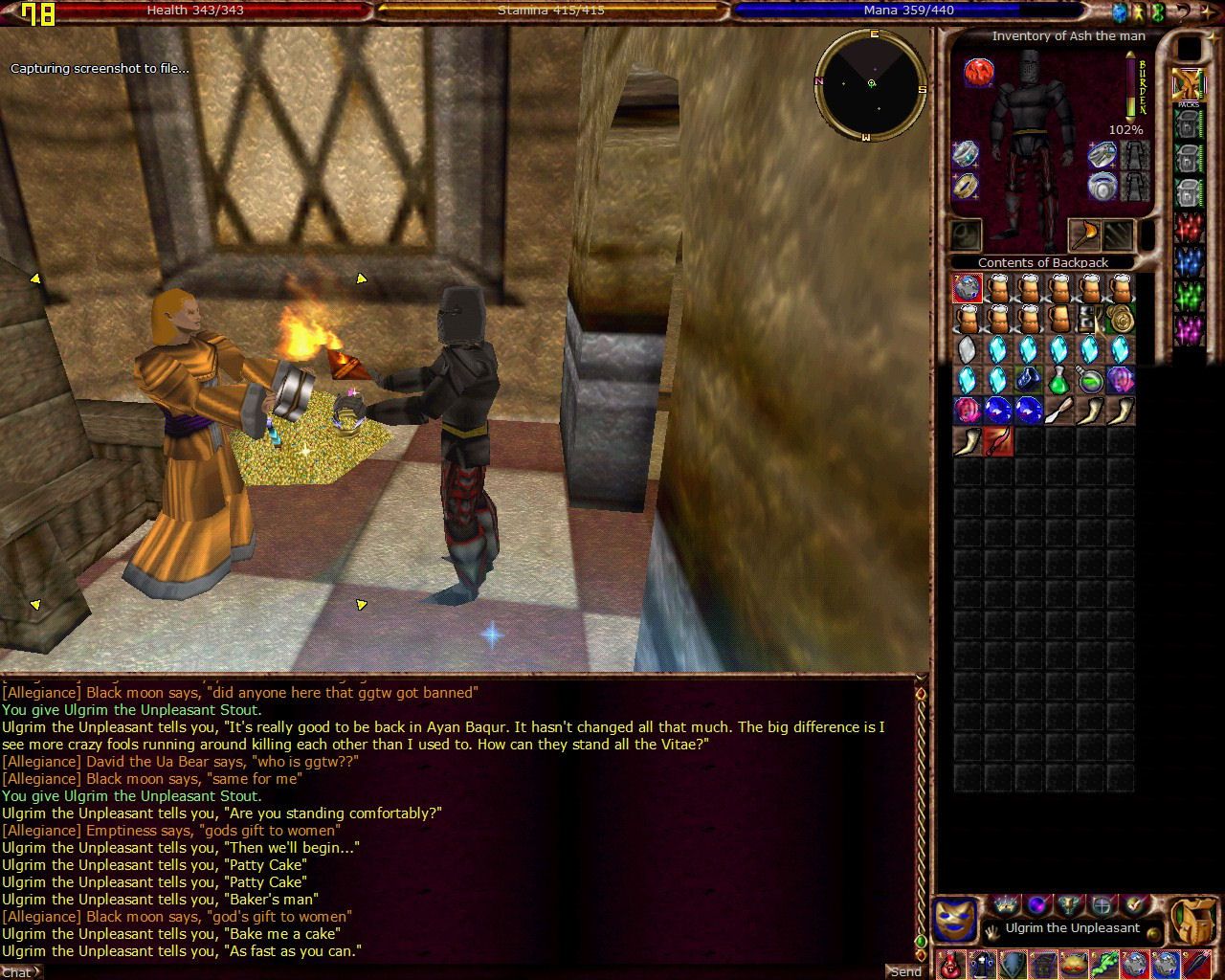This screenshot has width=1225, height=980.
Task: Select the equipped torch weapon slot
Action: pos(1084,234)
